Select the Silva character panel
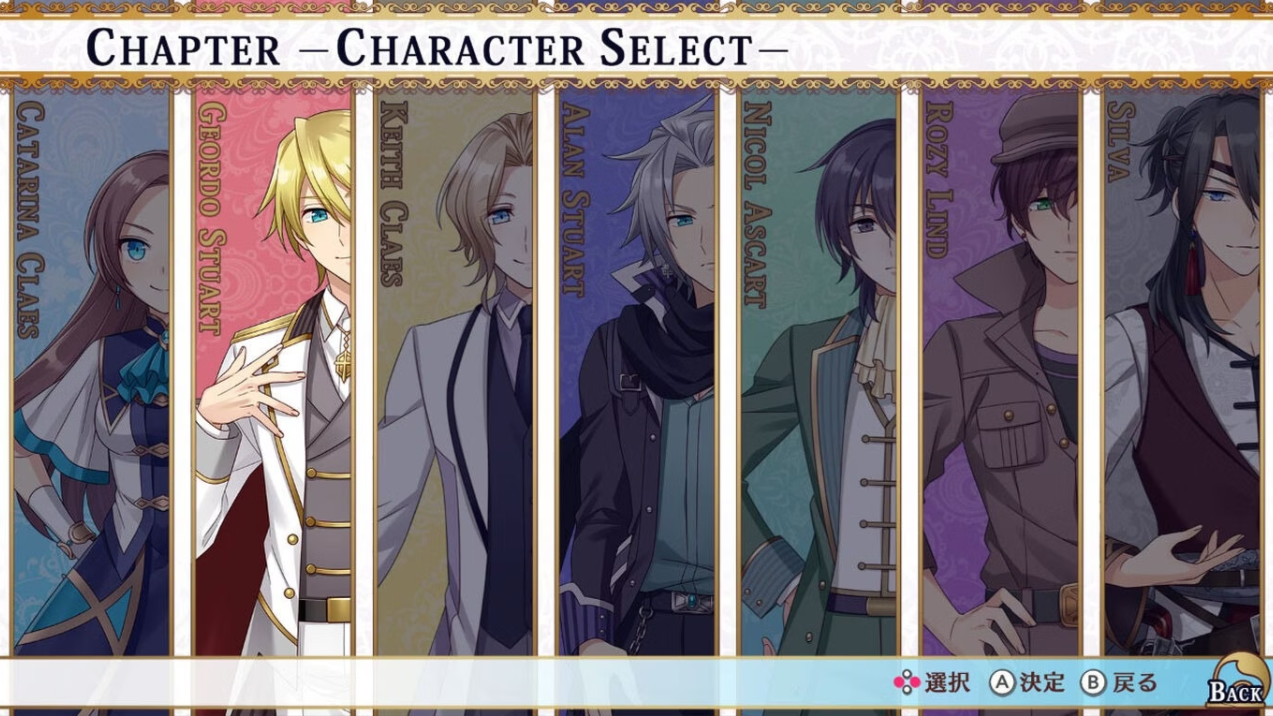This screenshot has width=1273, height=716. pos(1183,370)
